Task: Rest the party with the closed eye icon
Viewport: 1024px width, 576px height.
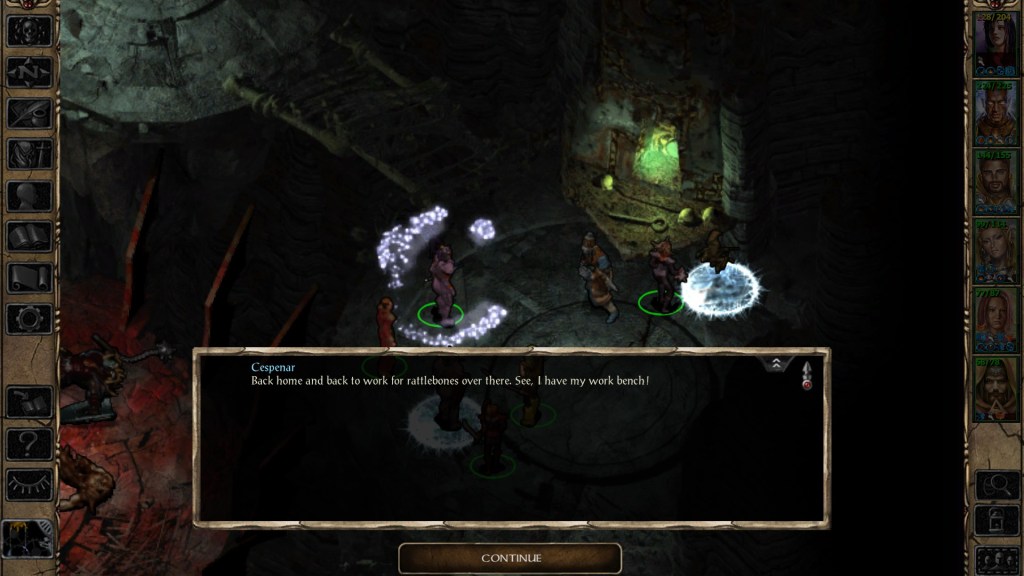Action: pyautogui.click(x=29, y=485)
